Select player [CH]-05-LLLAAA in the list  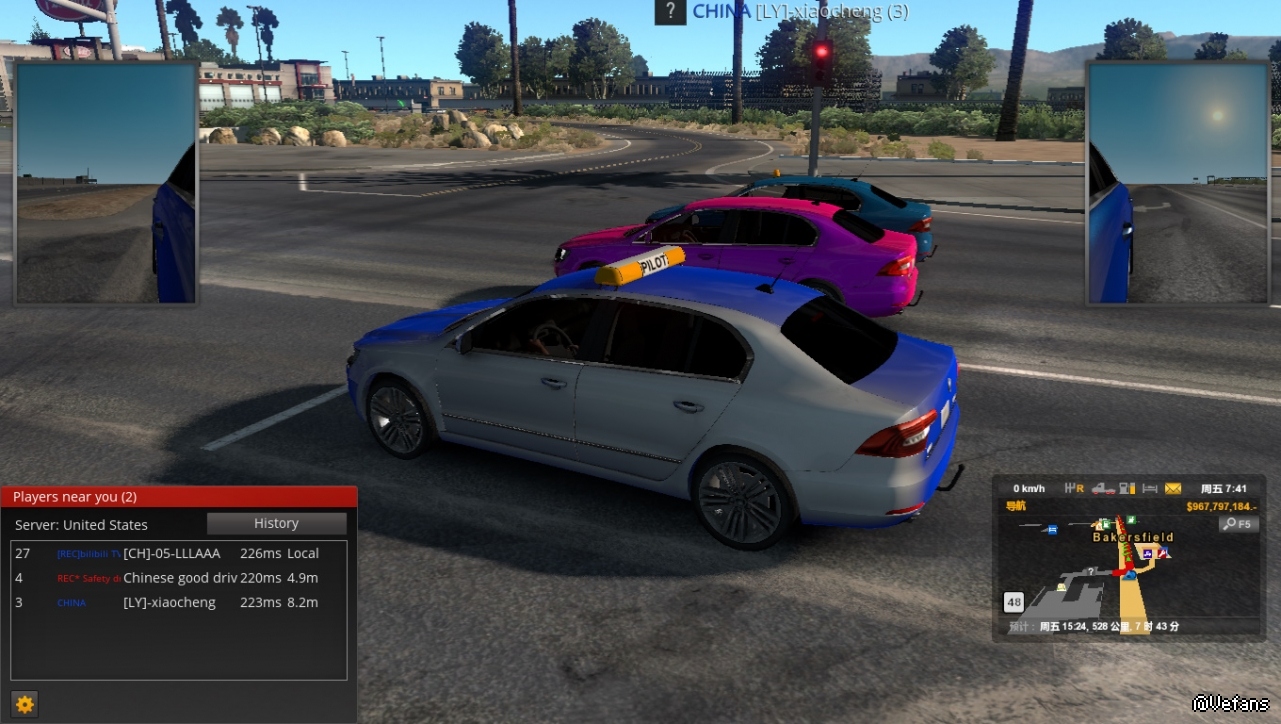(x=171, y=553)
